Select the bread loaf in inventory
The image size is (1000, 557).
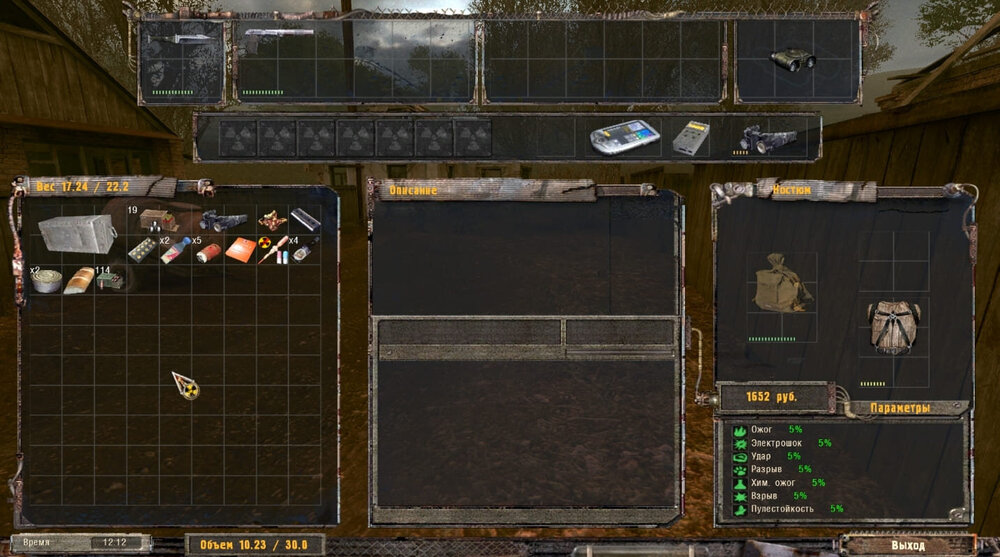coord(78,280)
